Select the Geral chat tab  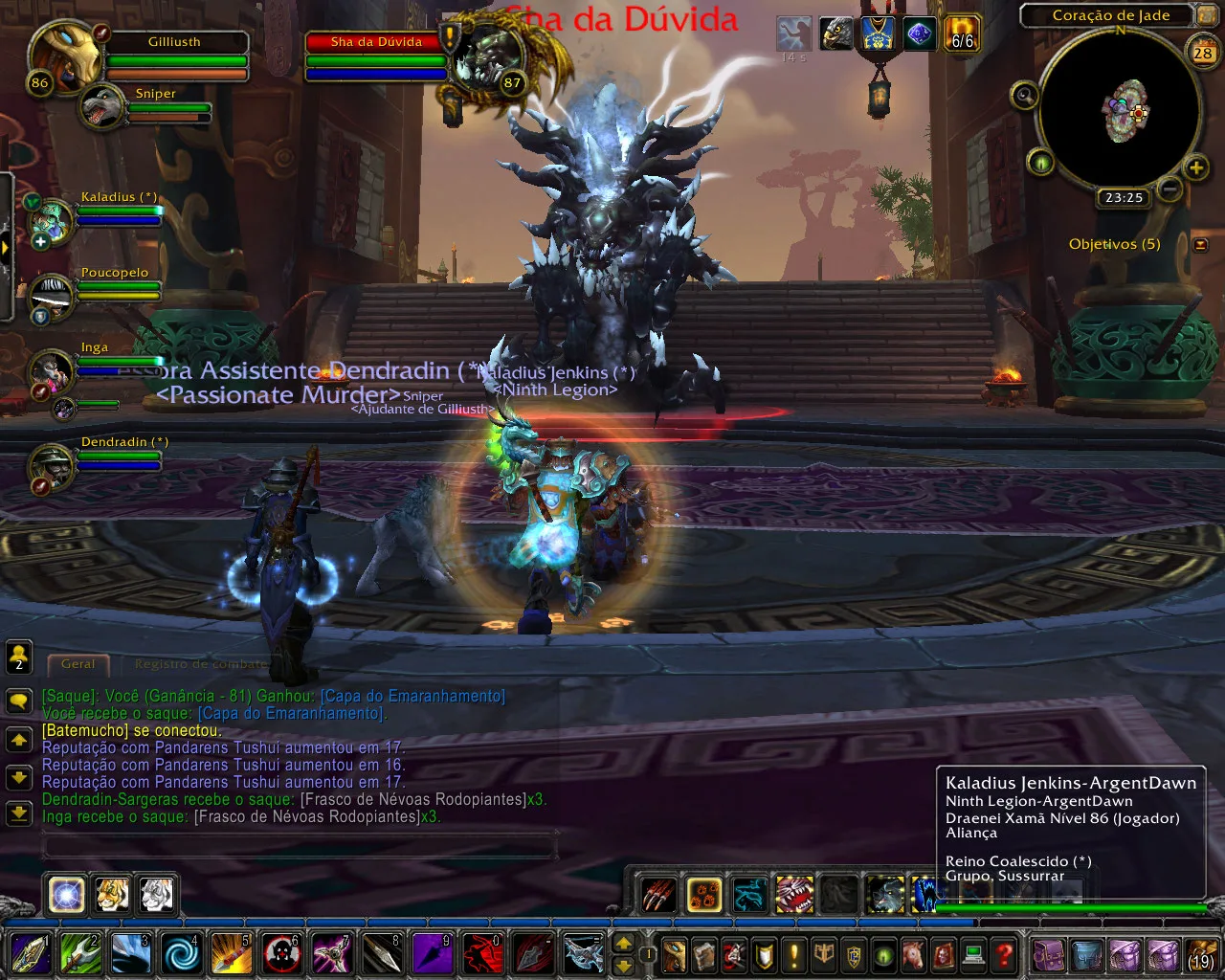pos(78,663)
